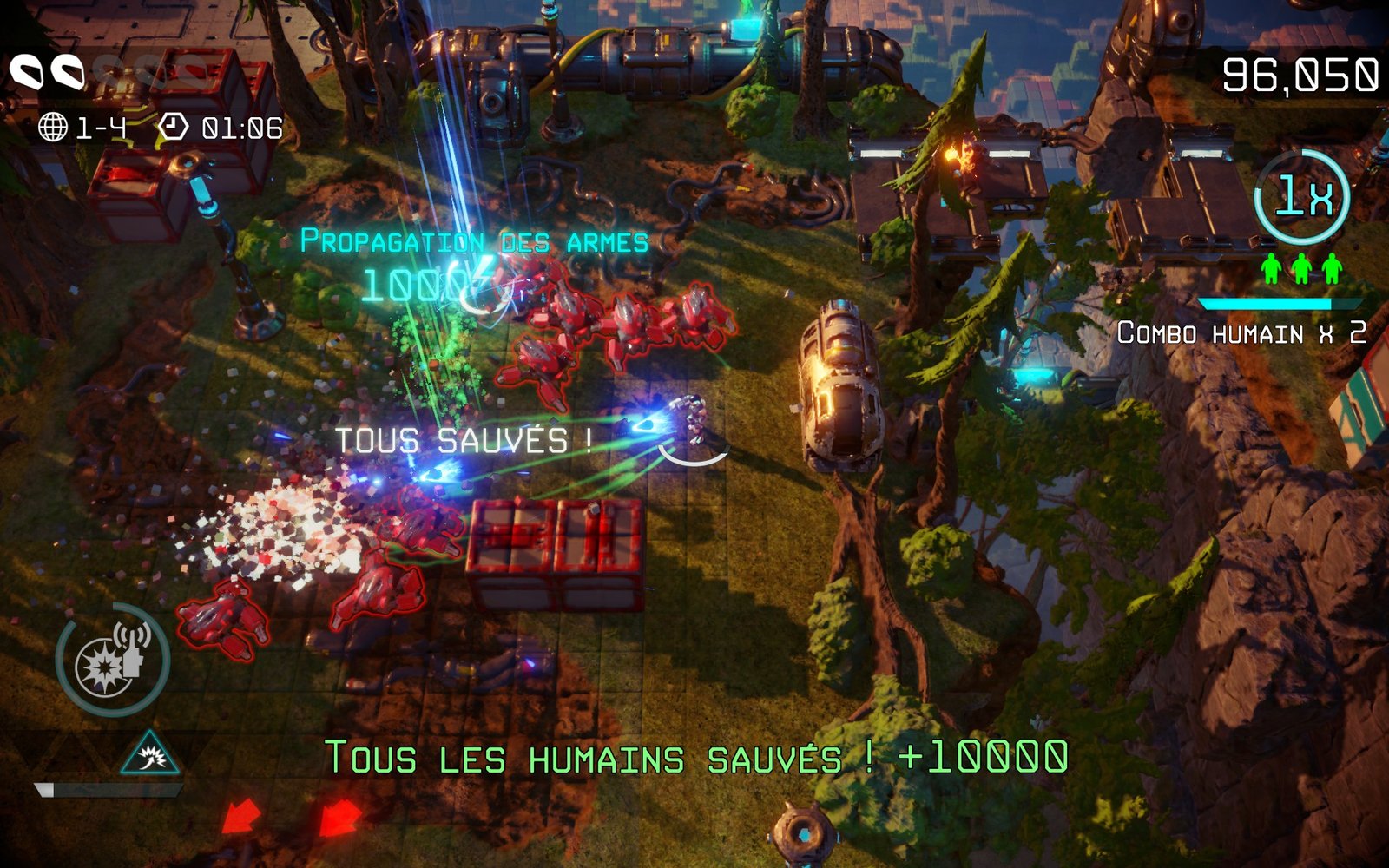Click the 1x score multiplier ring
Viewport: 1389px width, 868px height.
(1301, 197)
